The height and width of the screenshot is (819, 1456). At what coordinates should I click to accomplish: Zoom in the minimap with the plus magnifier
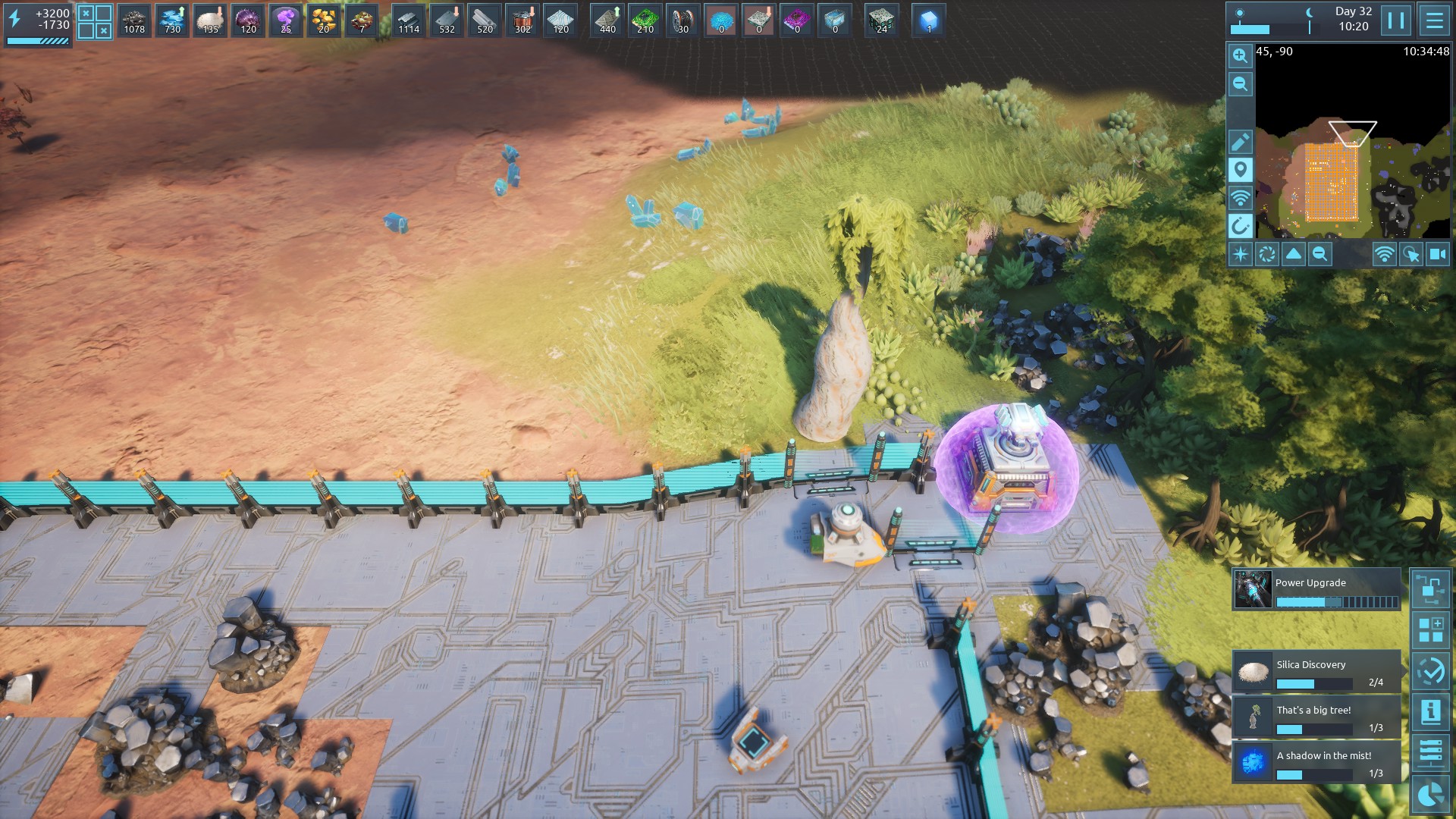point(1240,56)
